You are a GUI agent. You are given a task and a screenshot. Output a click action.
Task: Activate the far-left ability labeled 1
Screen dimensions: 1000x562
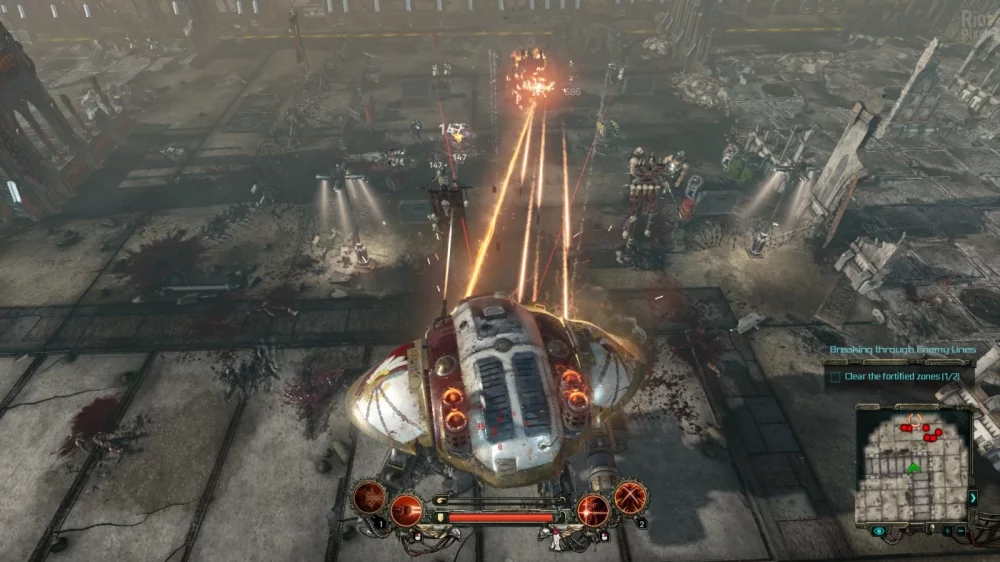click(369, 498)
